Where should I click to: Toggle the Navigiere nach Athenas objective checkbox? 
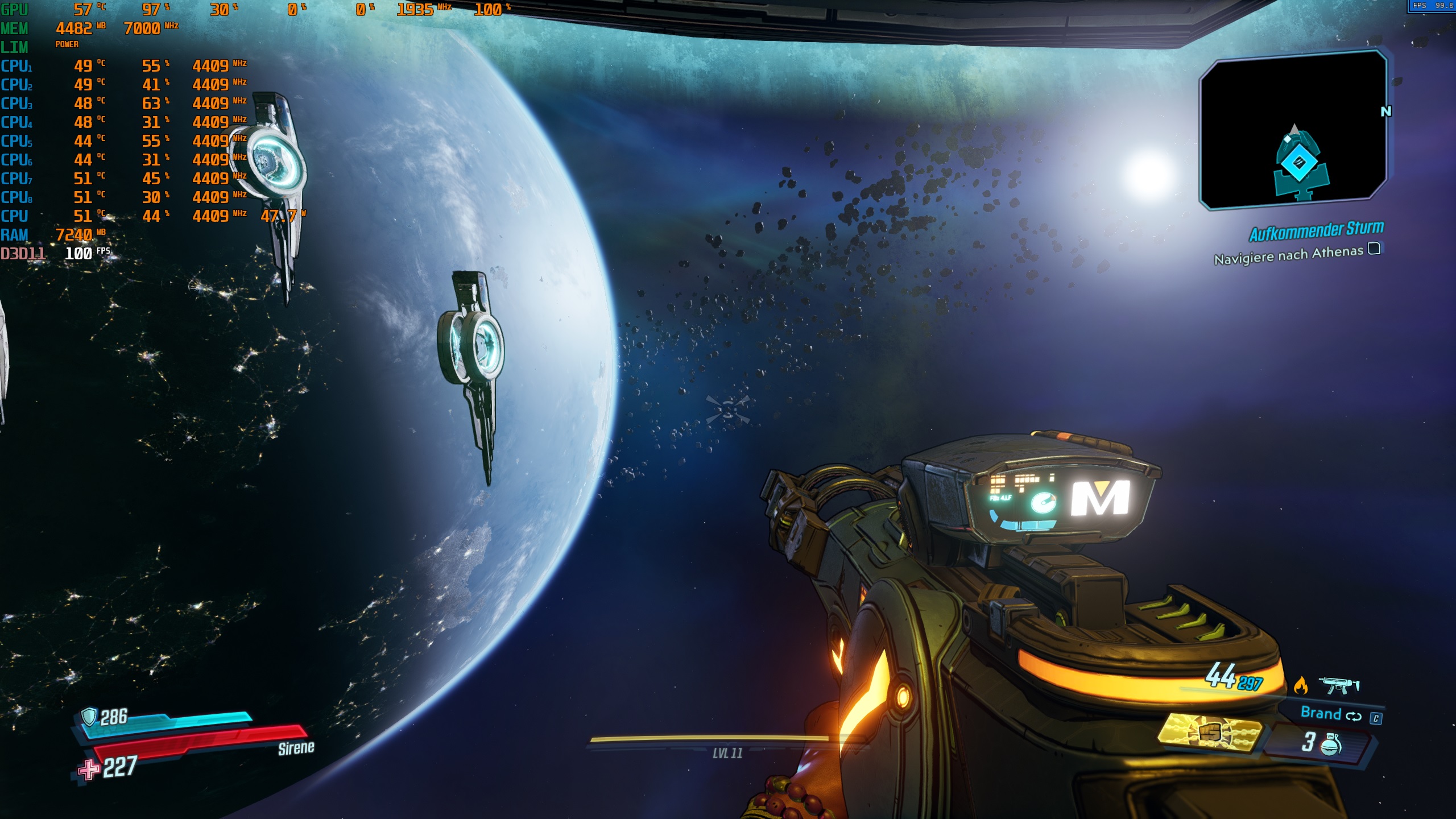click(x=1374, y=249)
